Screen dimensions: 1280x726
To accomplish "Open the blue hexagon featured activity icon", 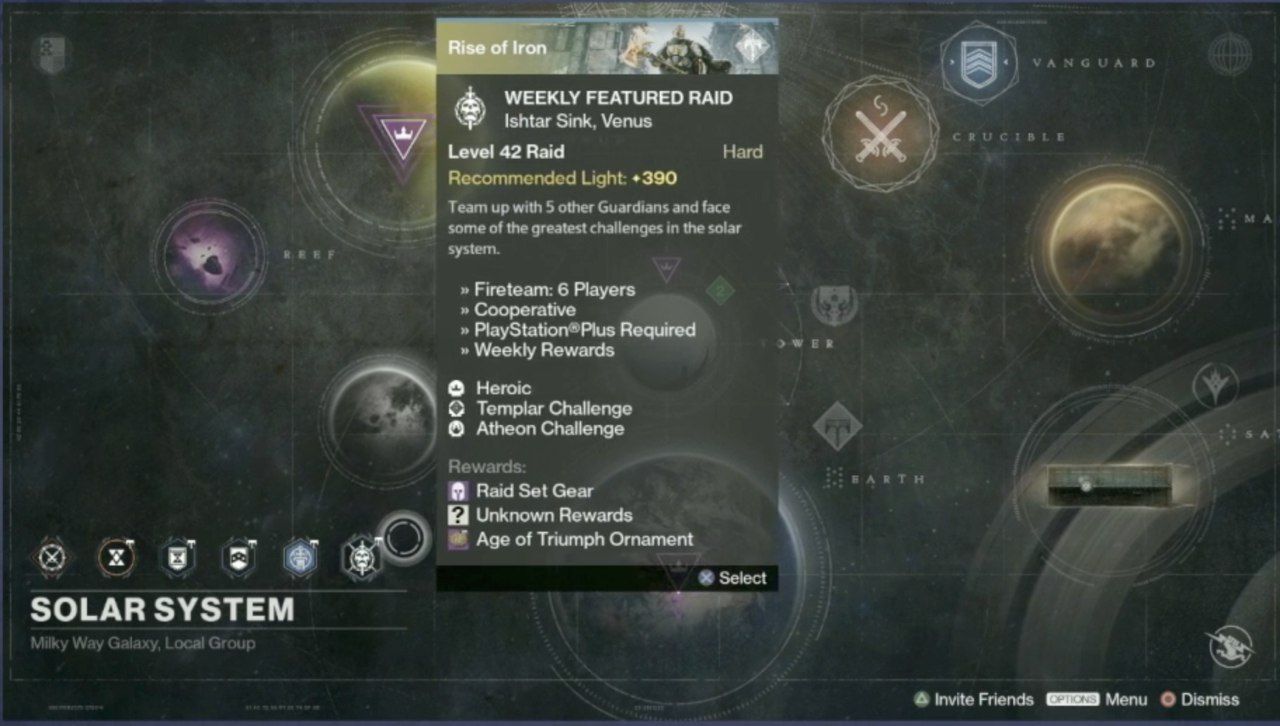I will coord(299,557).
